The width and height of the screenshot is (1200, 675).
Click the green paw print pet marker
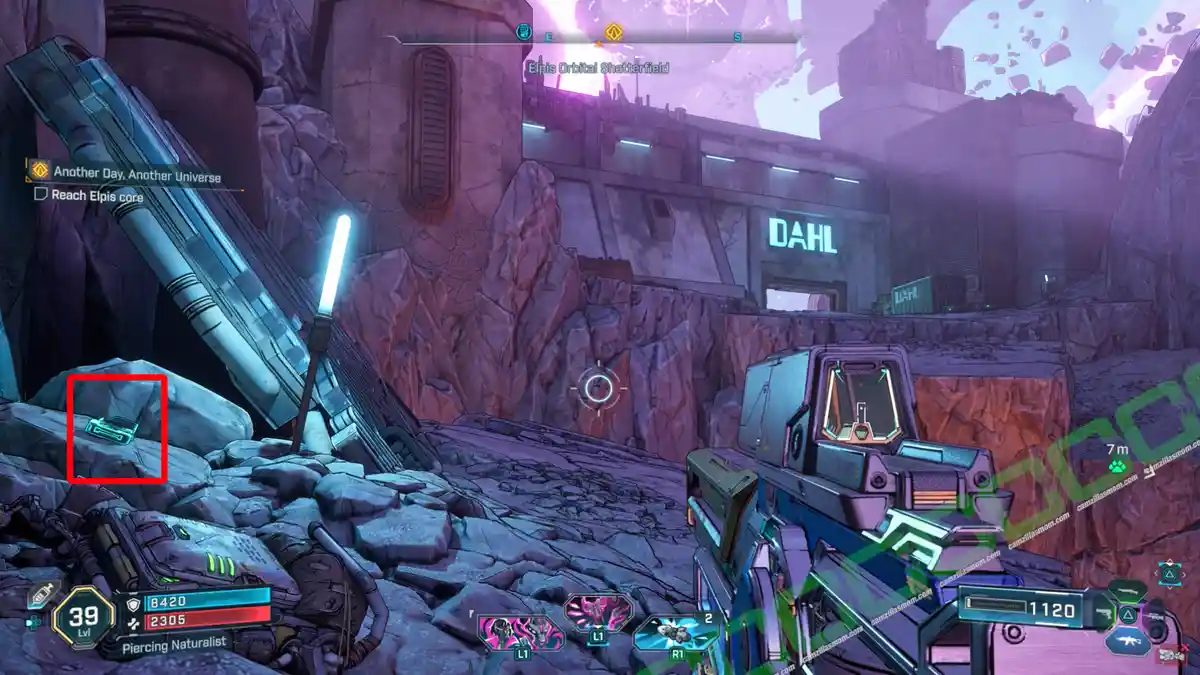(x=1117, y=466)
